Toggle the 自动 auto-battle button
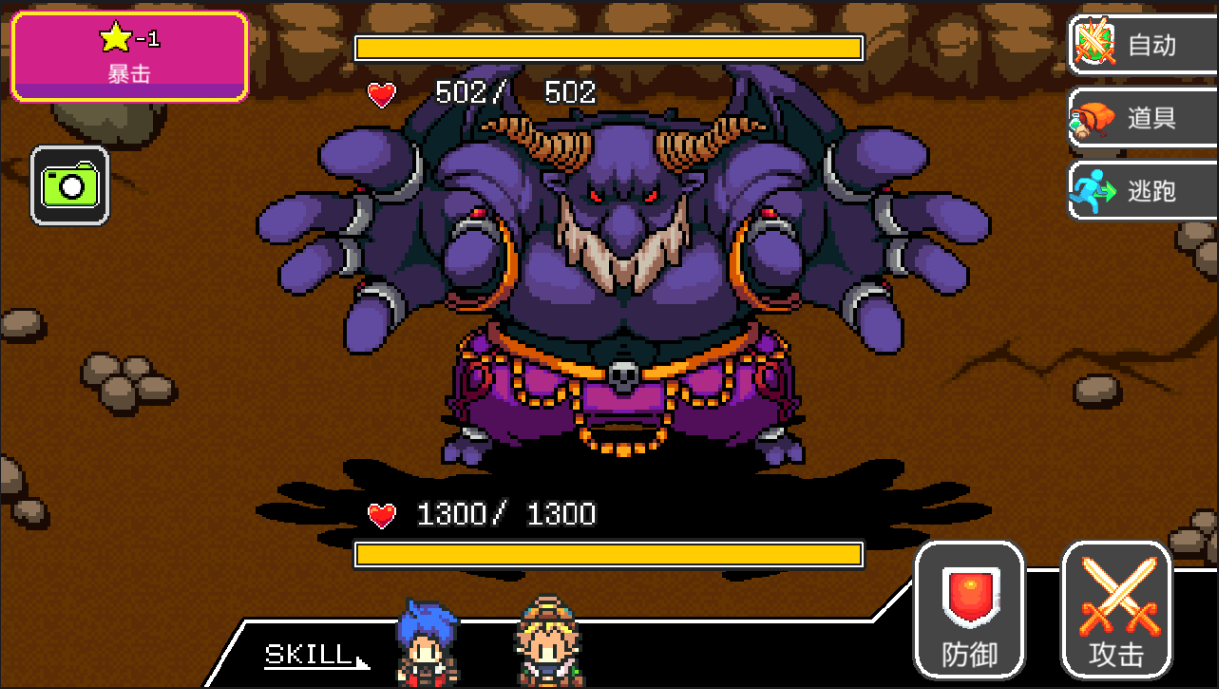This screenshot has width=1219, height=689. pos(1142,45)
